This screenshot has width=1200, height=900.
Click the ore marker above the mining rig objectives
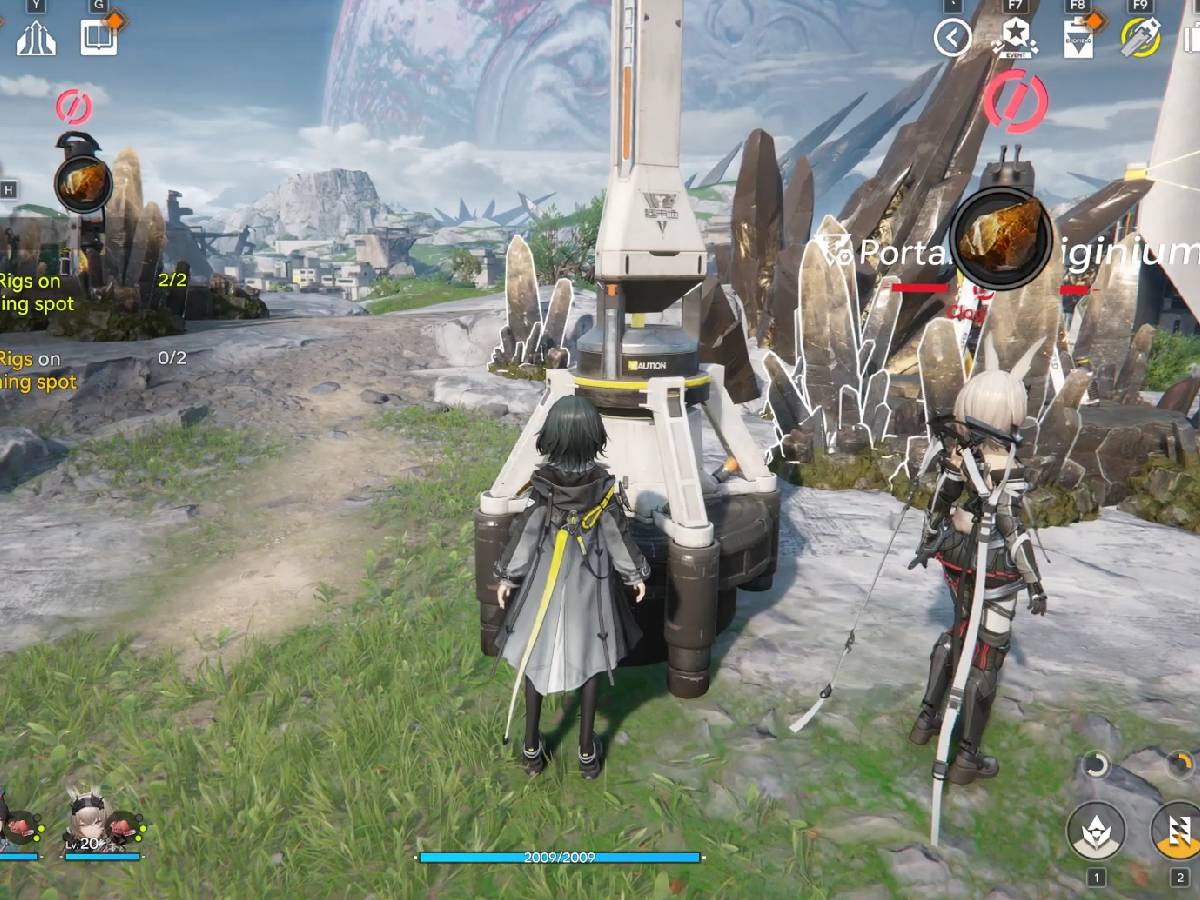[x=82, y=184]
